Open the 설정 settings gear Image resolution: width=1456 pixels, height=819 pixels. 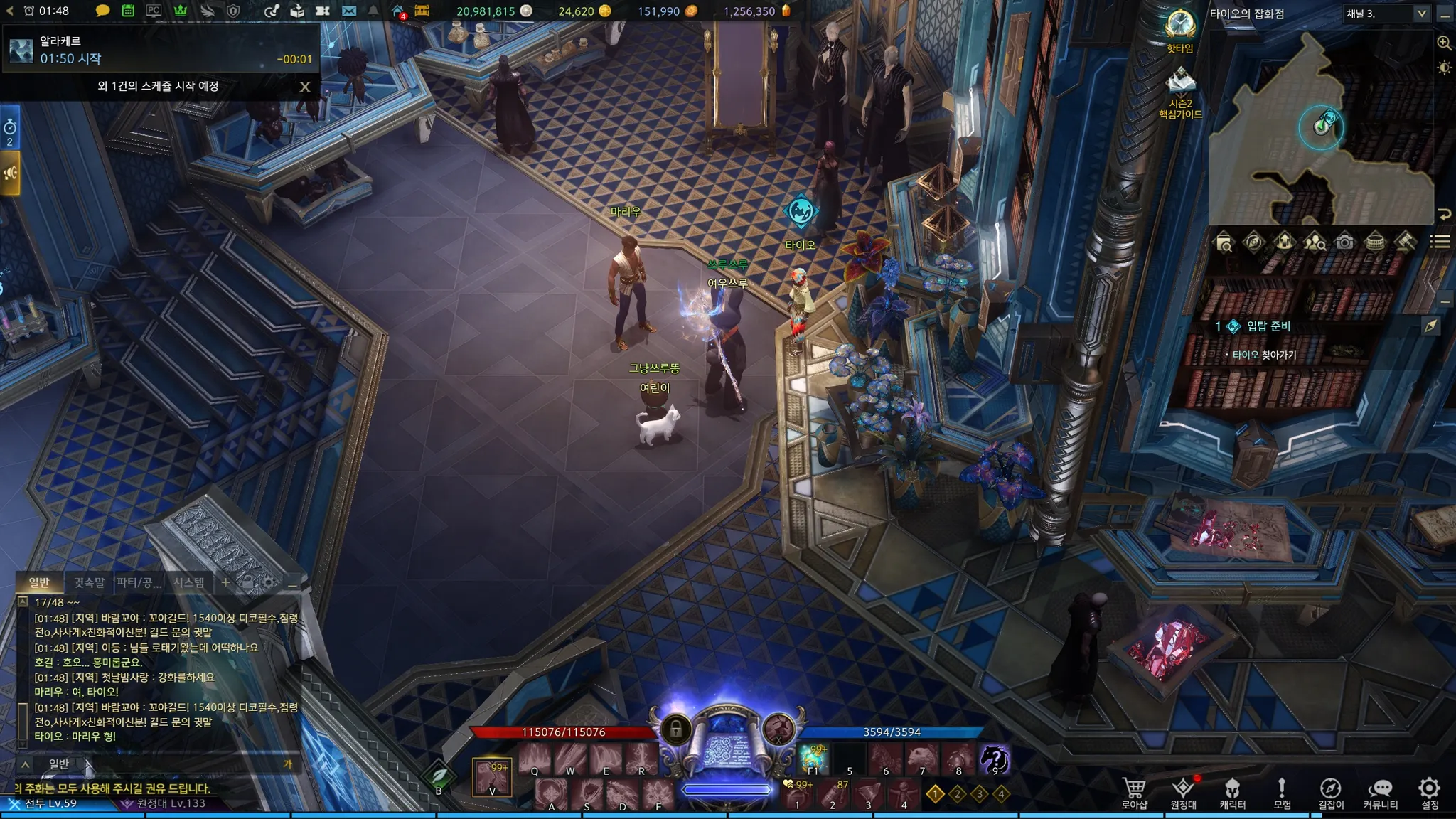[1429, 791]
